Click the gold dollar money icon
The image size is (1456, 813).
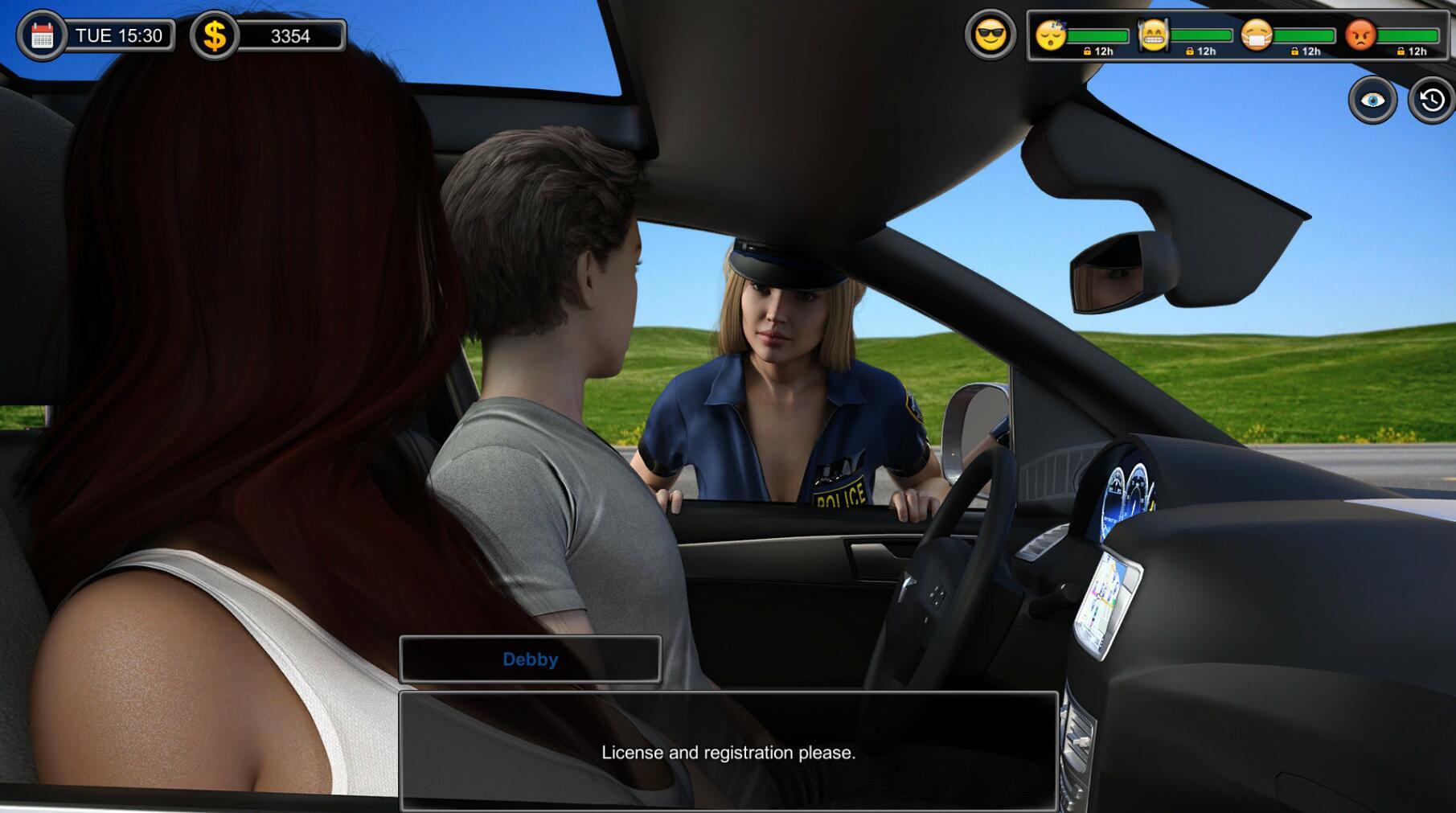click(x=214, y=35)
